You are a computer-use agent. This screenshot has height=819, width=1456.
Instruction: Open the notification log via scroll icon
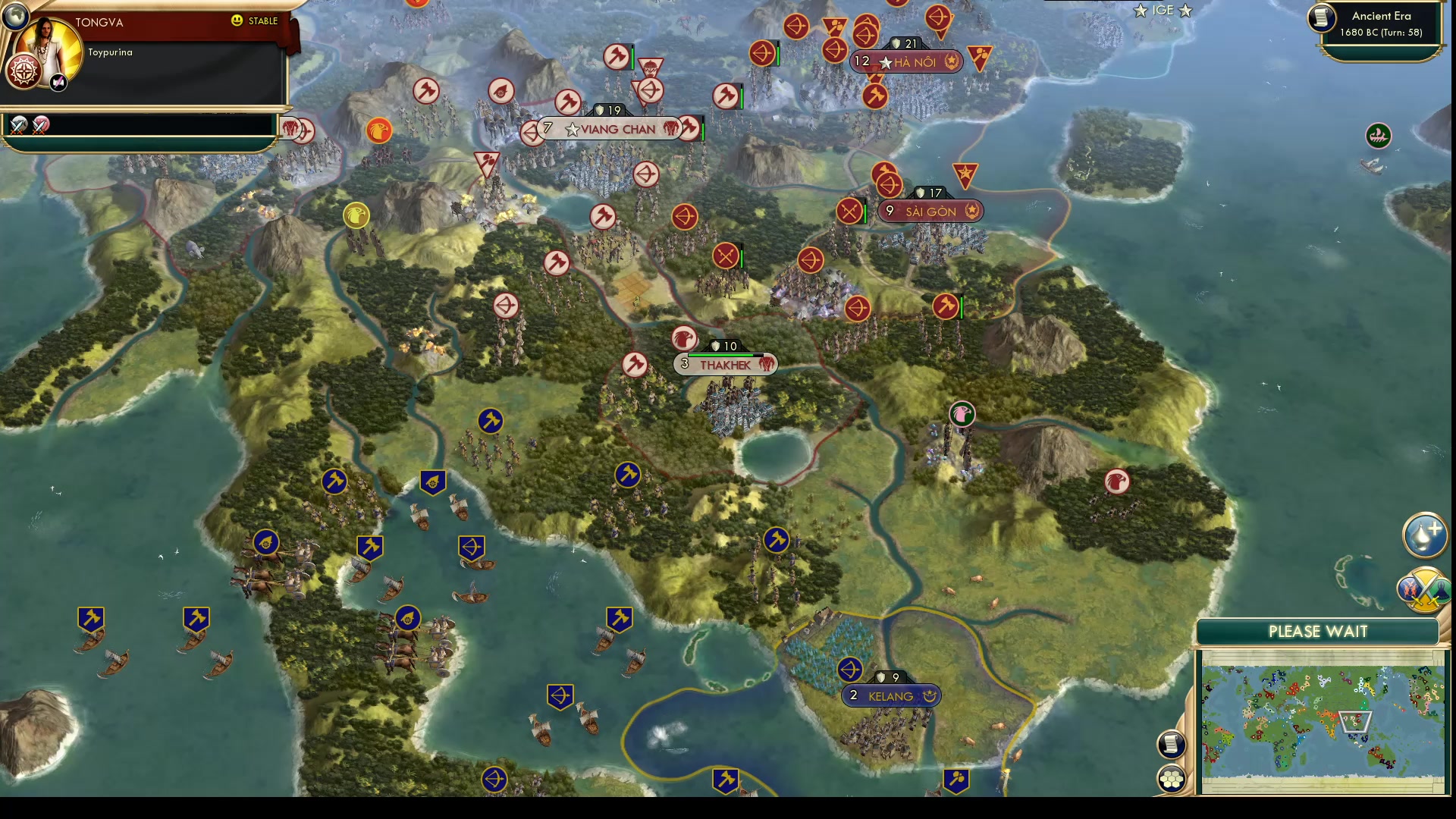tap(1170, 744)
